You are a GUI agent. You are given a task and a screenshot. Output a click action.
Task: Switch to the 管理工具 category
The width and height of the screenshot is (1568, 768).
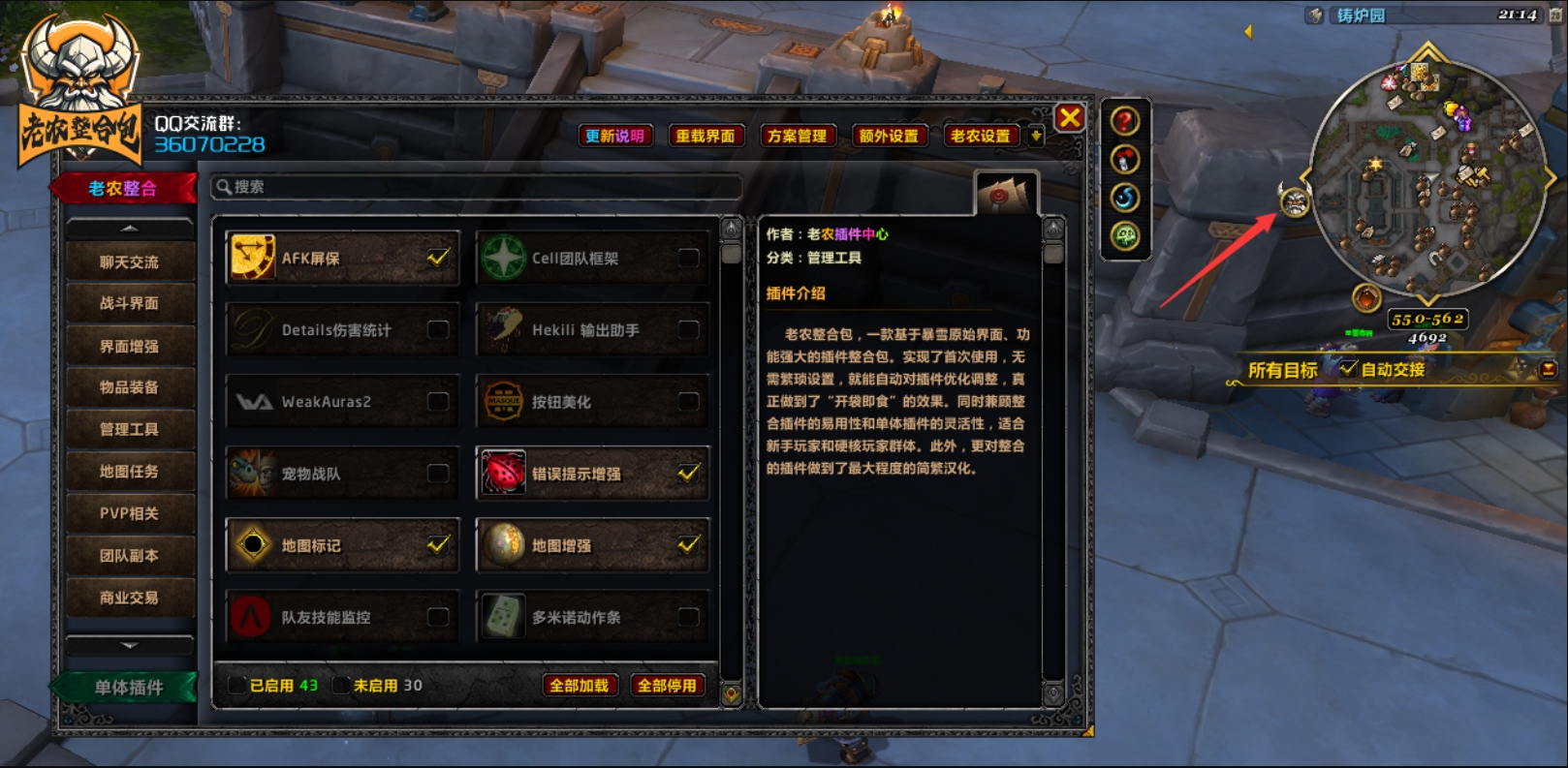pyautogui.click(x=129, y=429)
